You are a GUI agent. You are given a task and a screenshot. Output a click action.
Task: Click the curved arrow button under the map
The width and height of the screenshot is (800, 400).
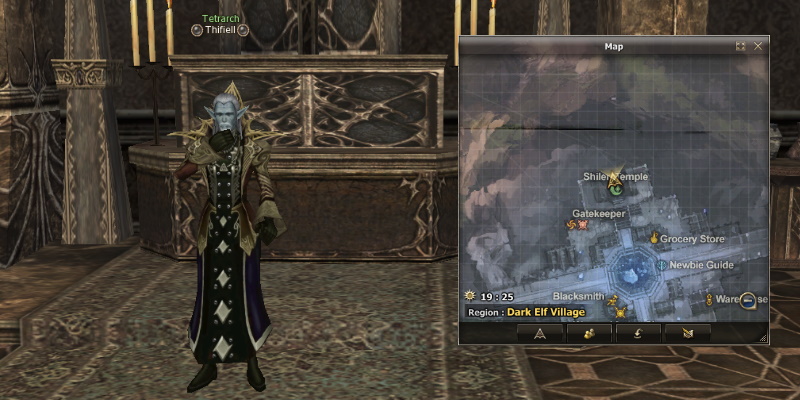click(637, 333)
